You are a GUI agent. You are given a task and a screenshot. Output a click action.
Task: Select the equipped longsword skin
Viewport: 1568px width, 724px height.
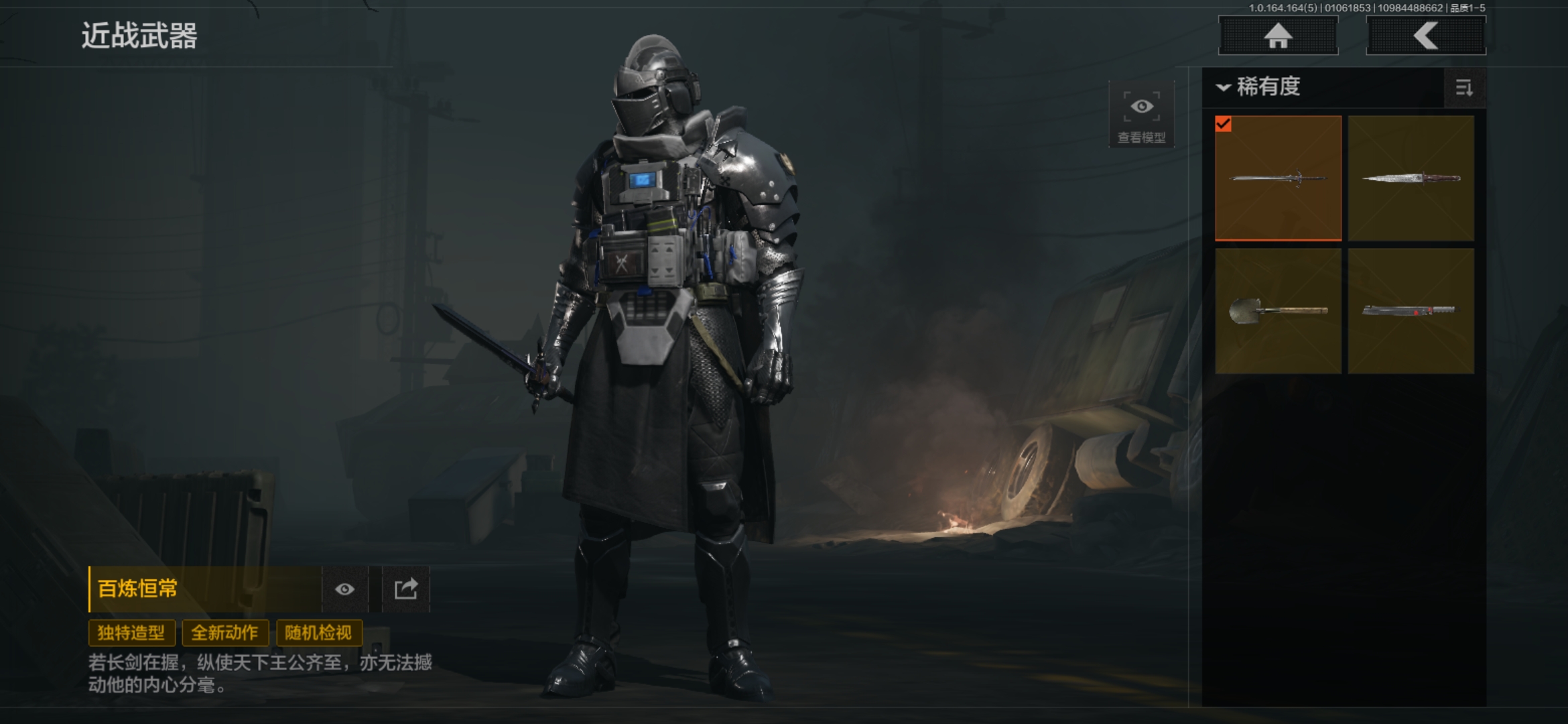coord(1278,178)
